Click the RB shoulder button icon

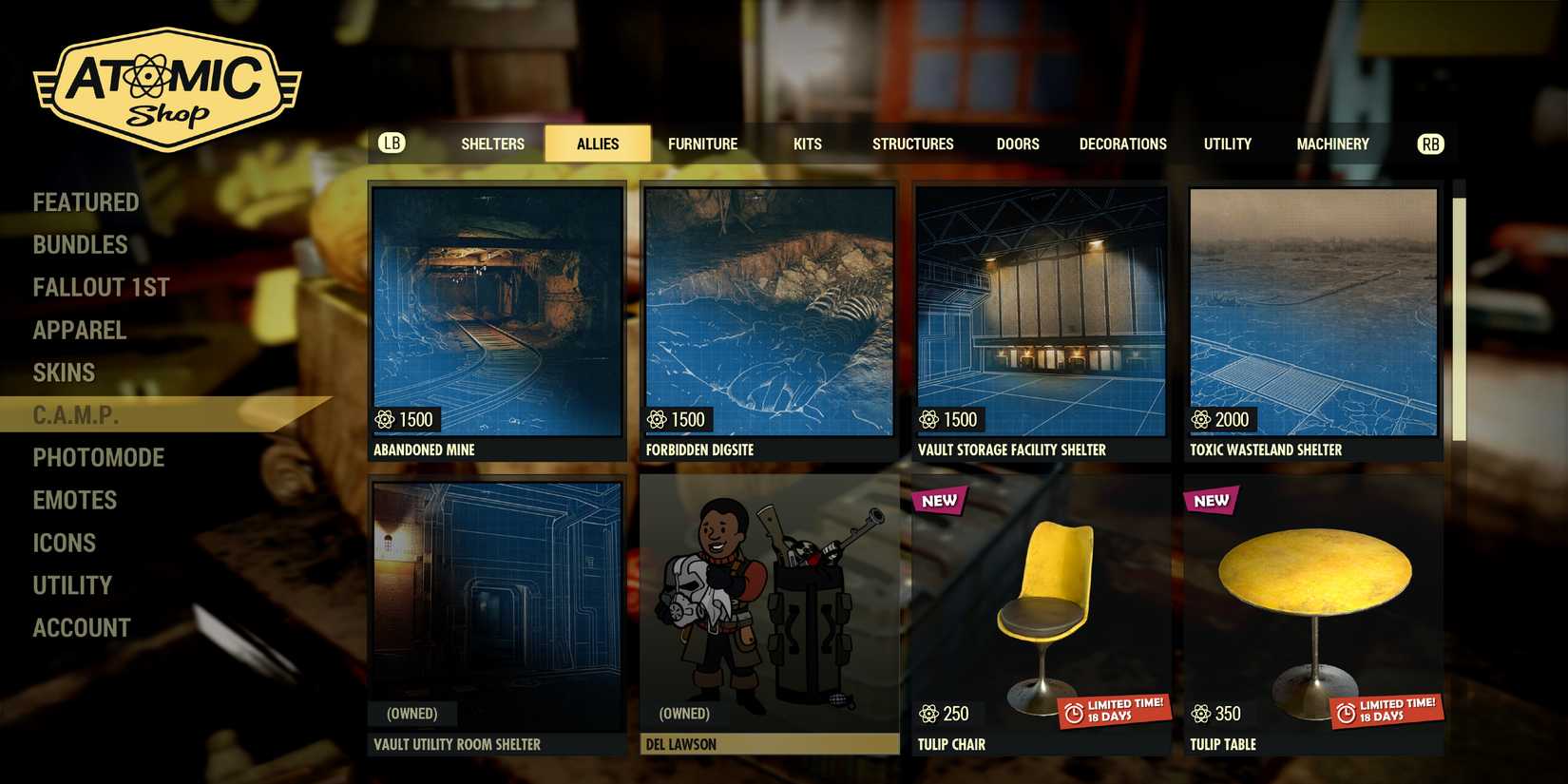[1430, 143]
